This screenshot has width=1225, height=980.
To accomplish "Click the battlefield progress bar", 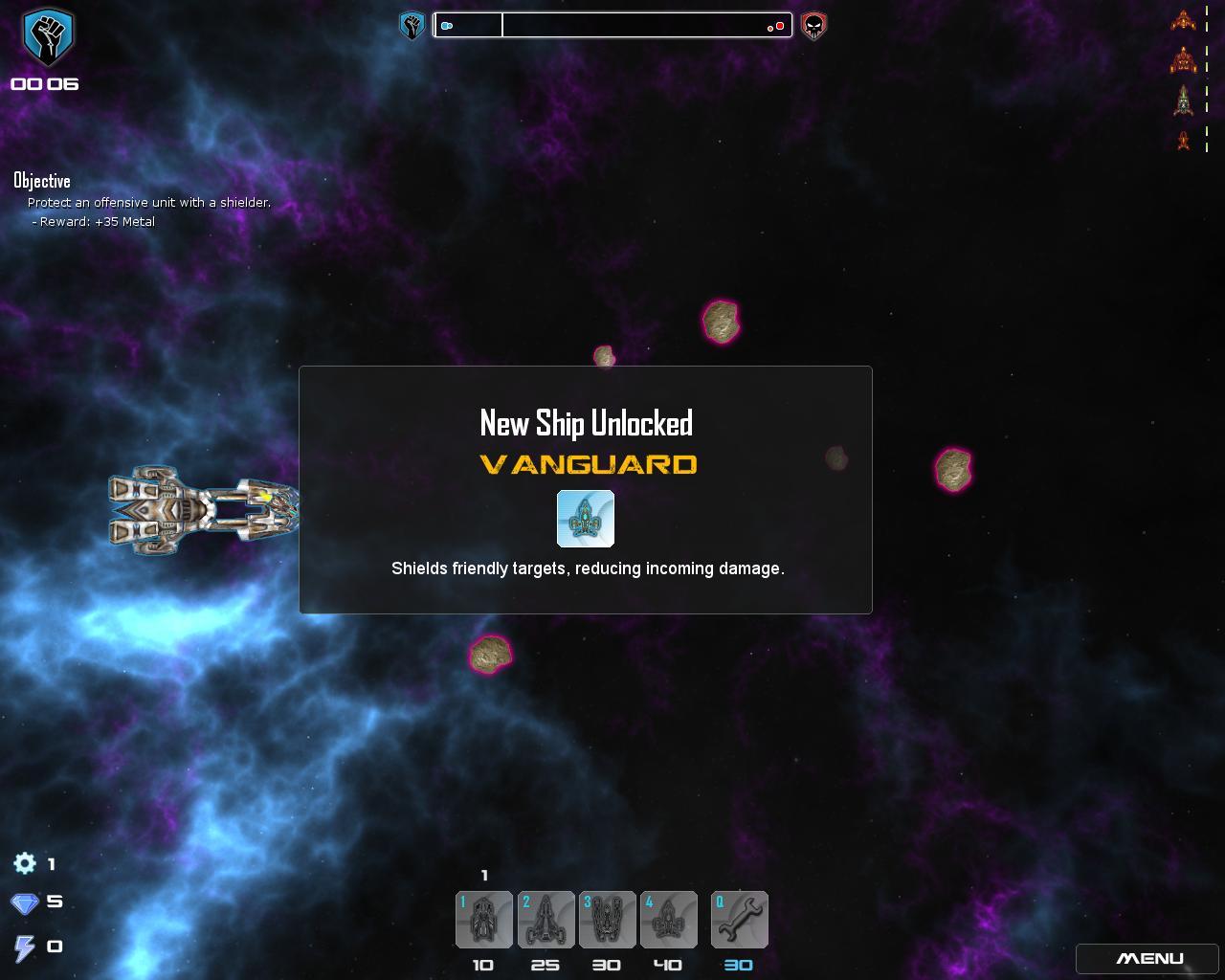I will (612, 26).
